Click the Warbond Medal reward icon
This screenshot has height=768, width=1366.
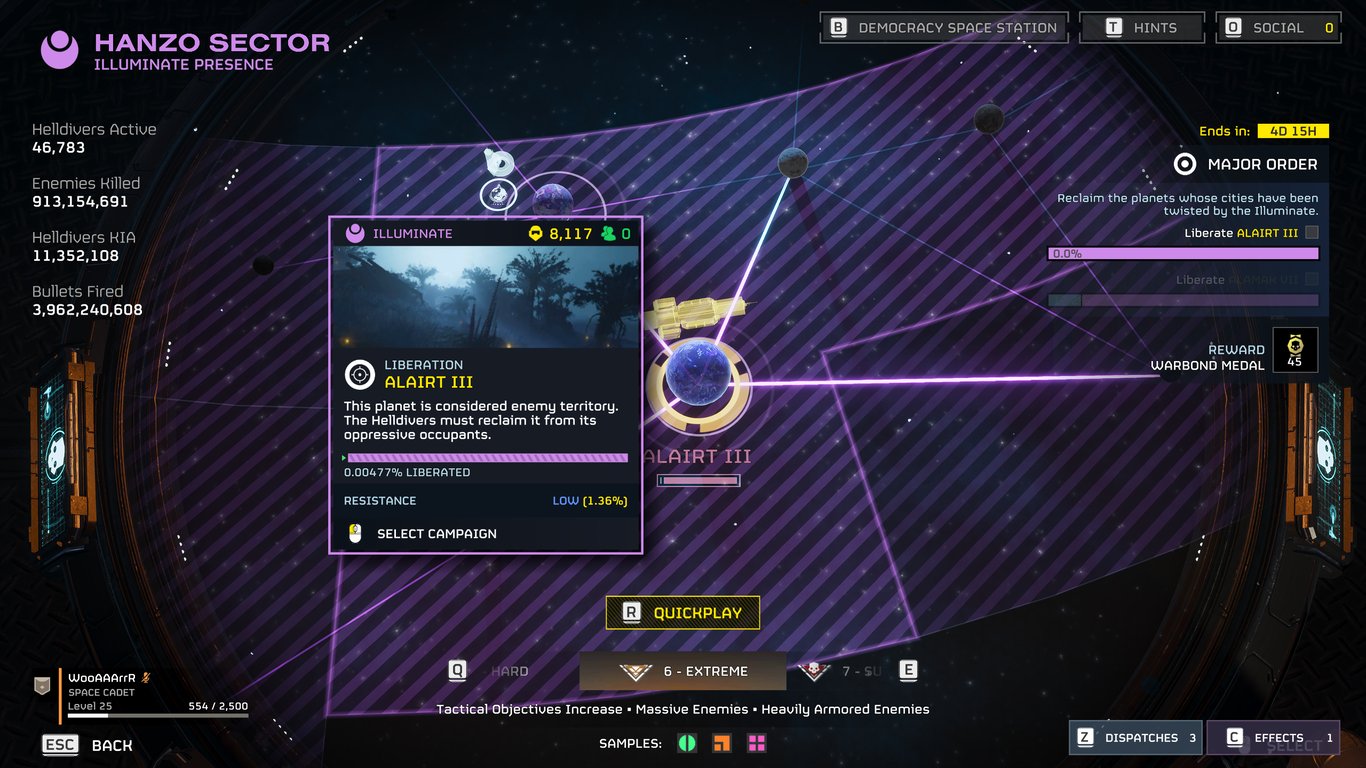1295,350
